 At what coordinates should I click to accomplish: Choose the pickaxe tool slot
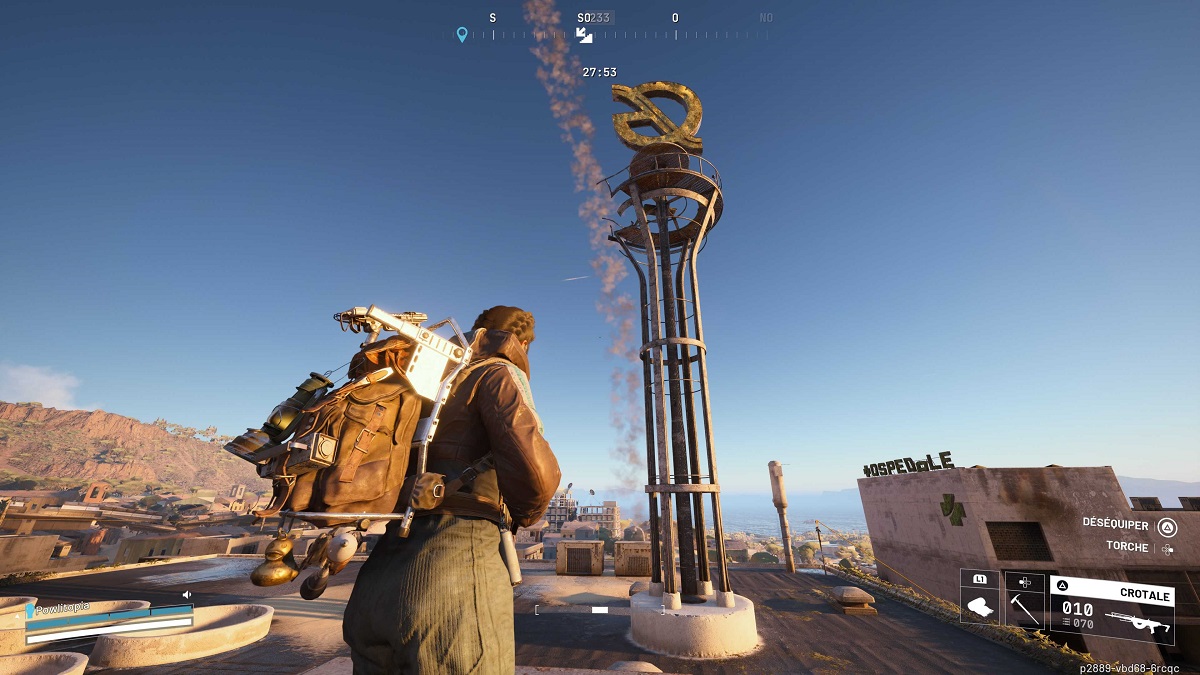(1024, 604)
